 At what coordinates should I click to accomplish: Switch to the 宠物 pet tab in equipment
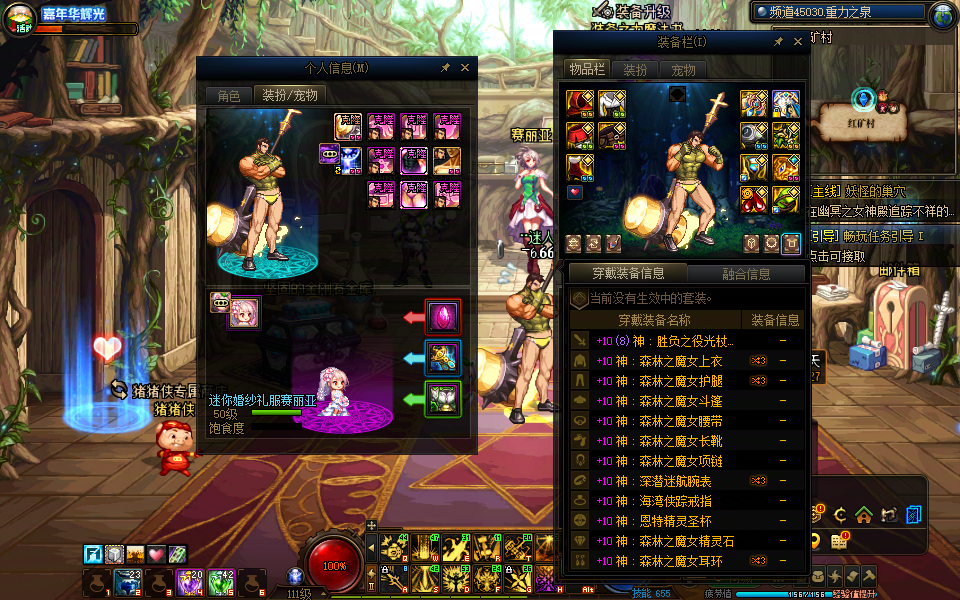tap(683, 70)
